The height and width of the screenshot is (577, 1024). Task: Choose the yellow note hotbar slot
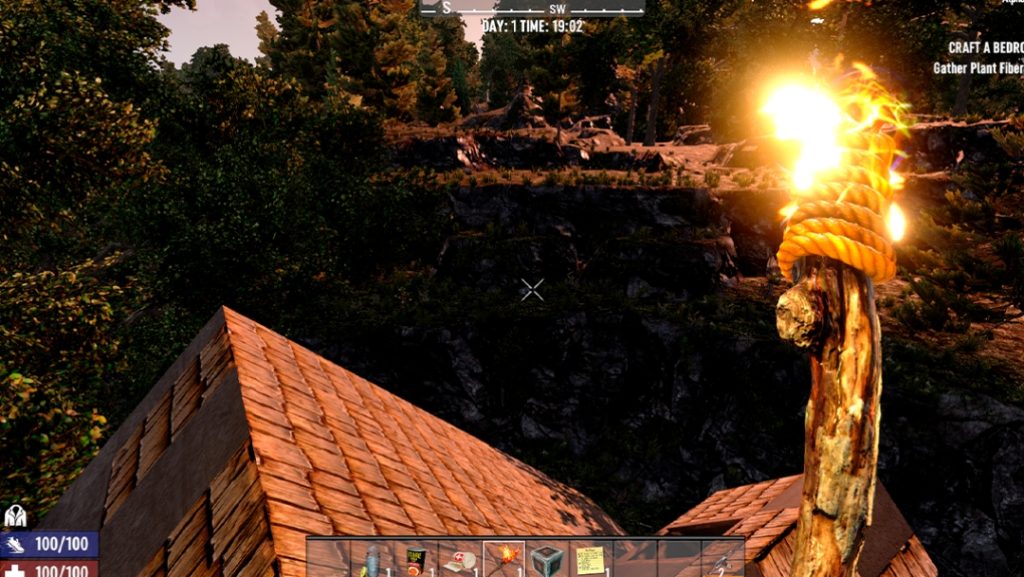(591, 559)
